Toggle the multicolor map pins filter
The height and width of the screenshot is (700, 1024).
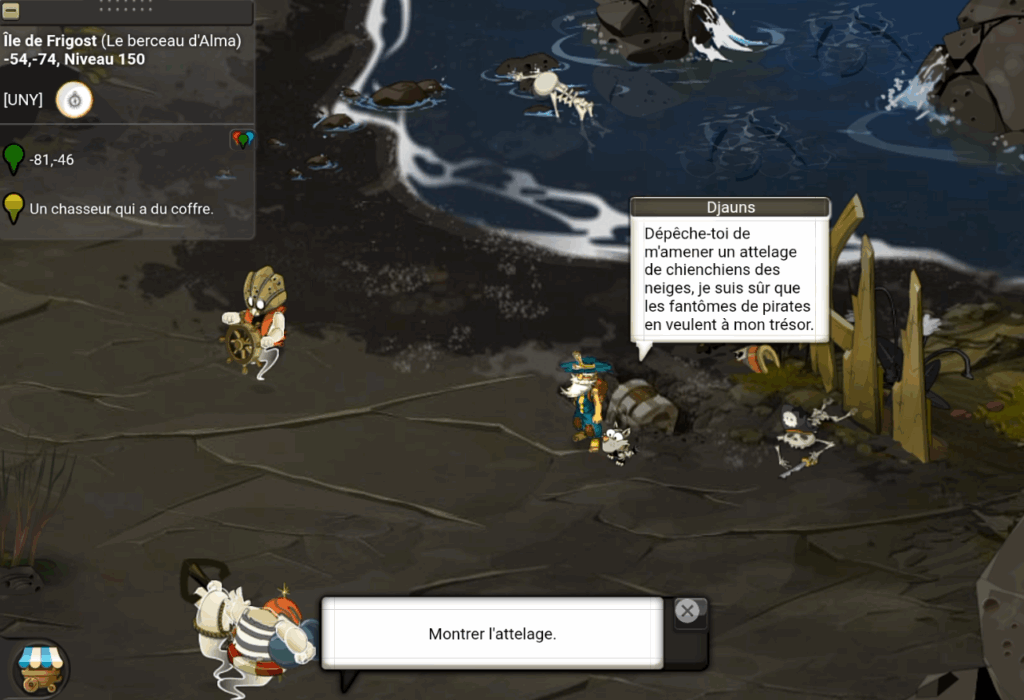click(x=242, y=140)
